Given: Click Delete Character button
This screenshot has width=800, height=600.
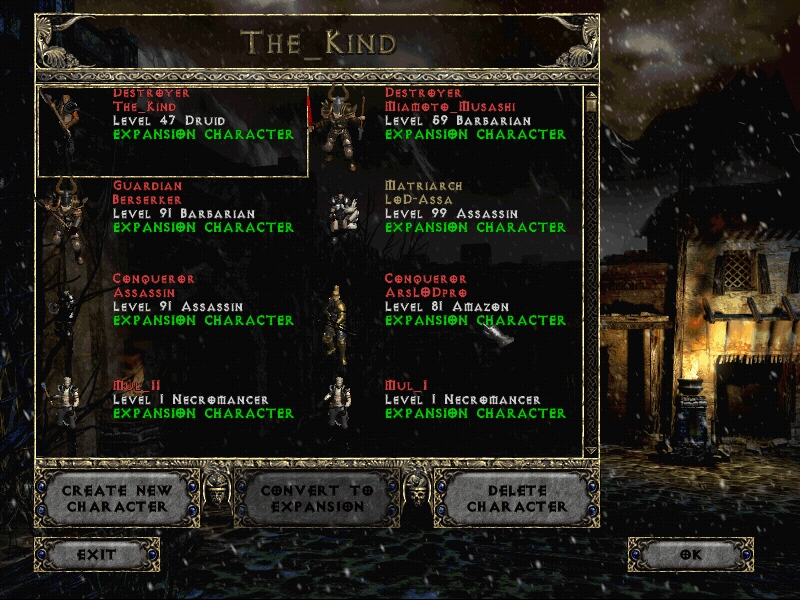Looking at the screenshot, I should tap(516, 498).
